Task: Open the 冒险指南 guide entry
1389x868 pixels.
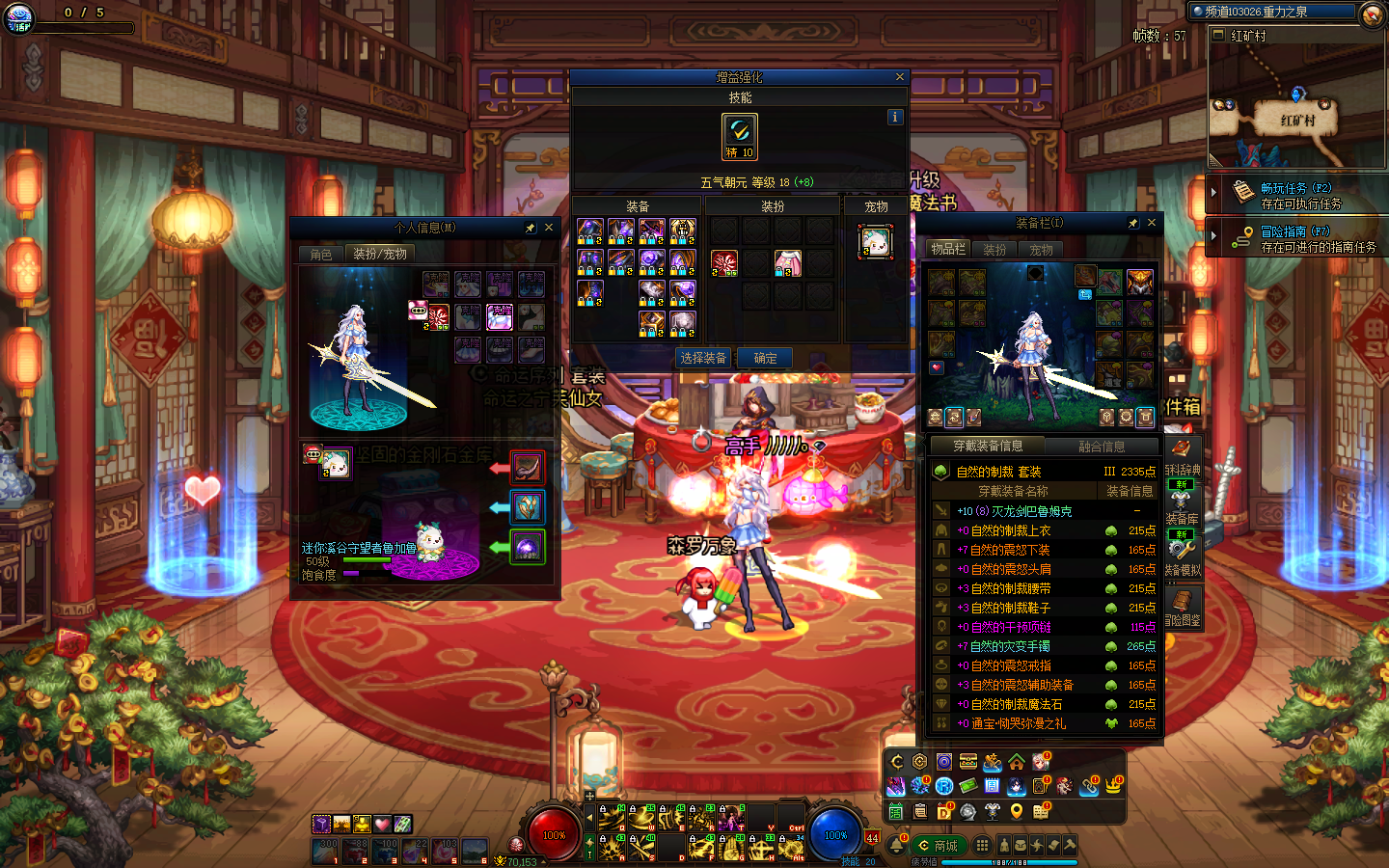Action: pyautogui.click(x=1297, y=238)
